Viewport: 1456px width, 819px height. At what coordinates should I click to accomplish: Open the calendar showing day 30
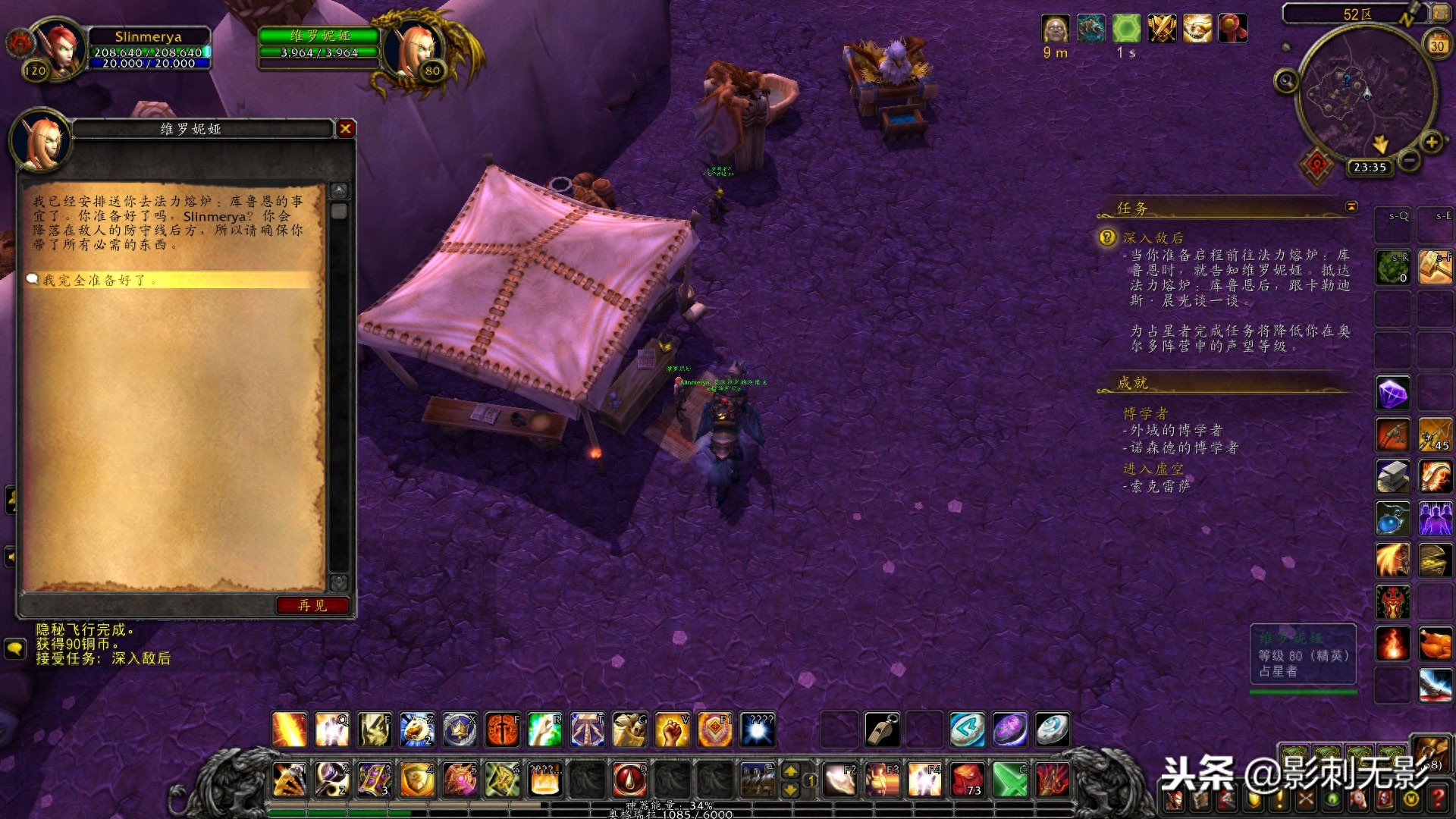[x=1437, y=45]
